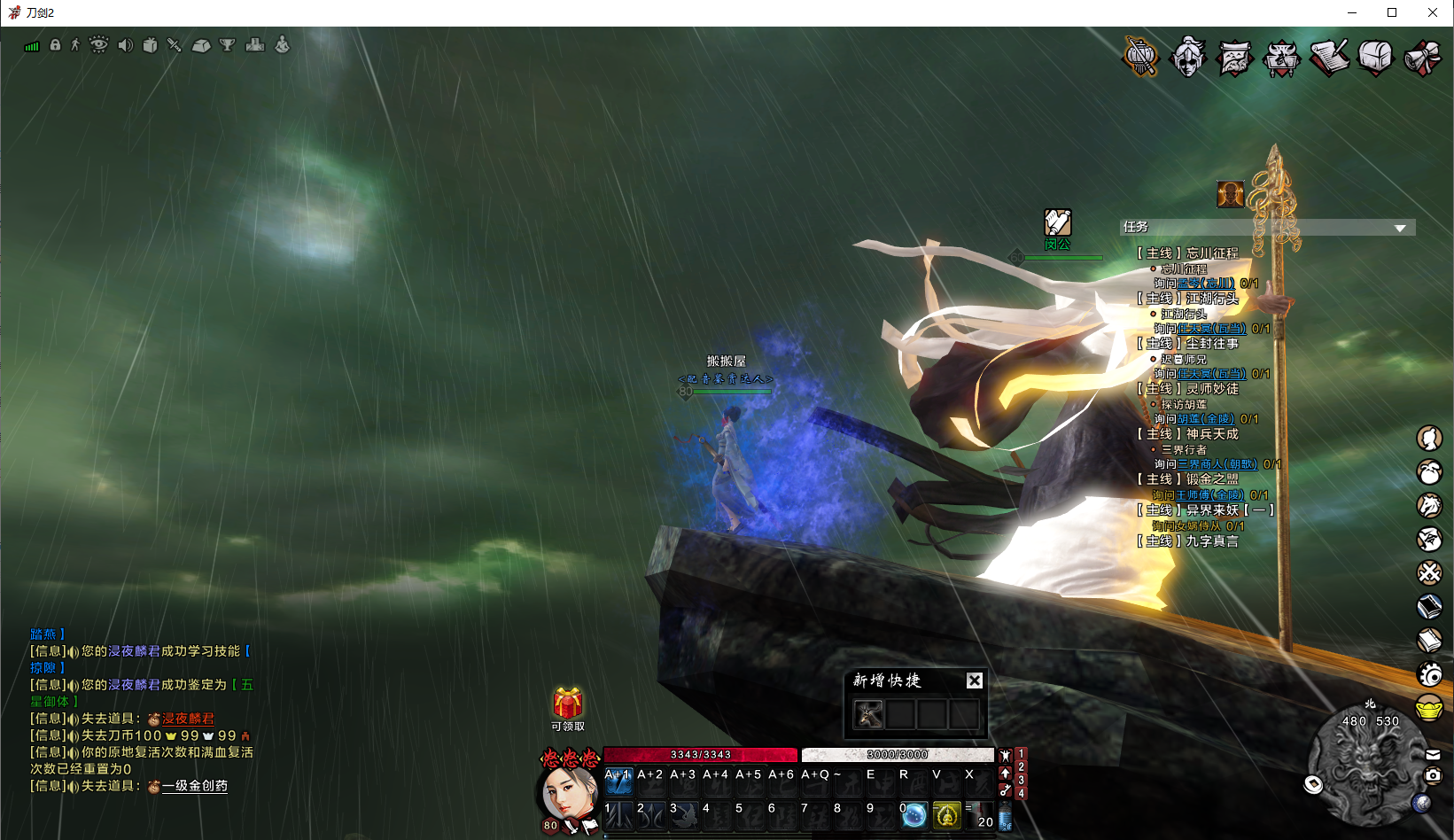Open the treasure chest menu icon
The image size is (1454, 840).
1375,58
